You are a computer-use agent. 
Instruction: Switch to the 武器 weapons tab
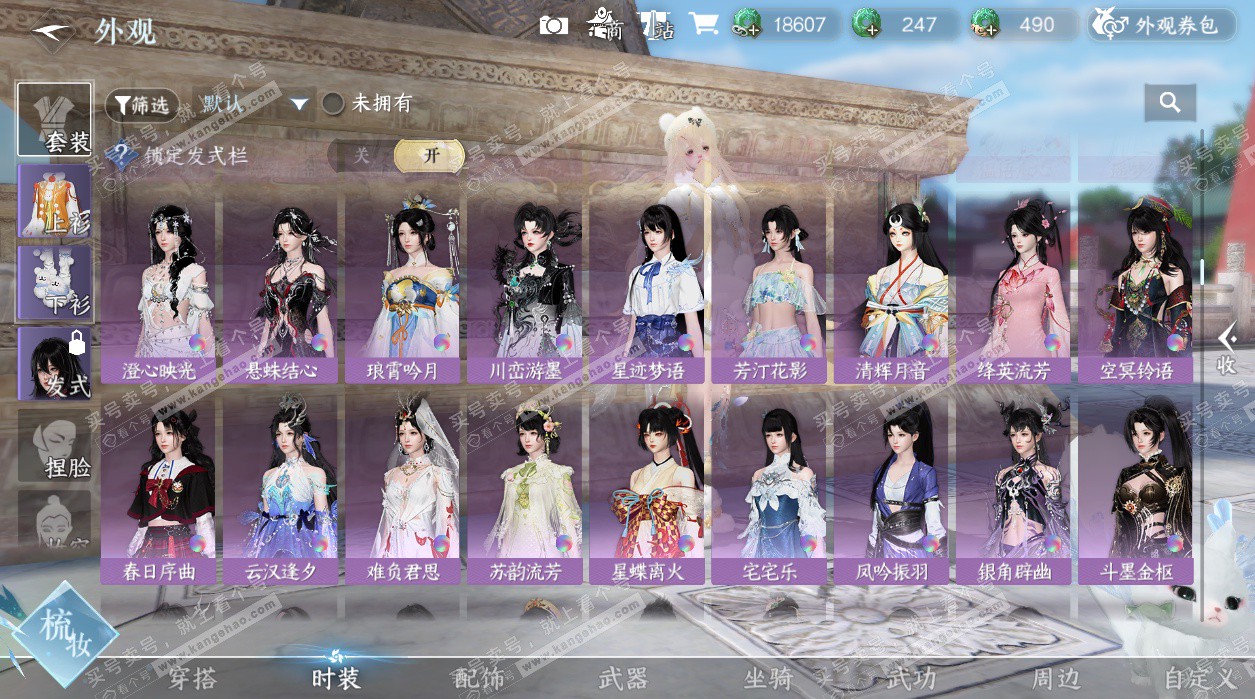coord(623,679)
